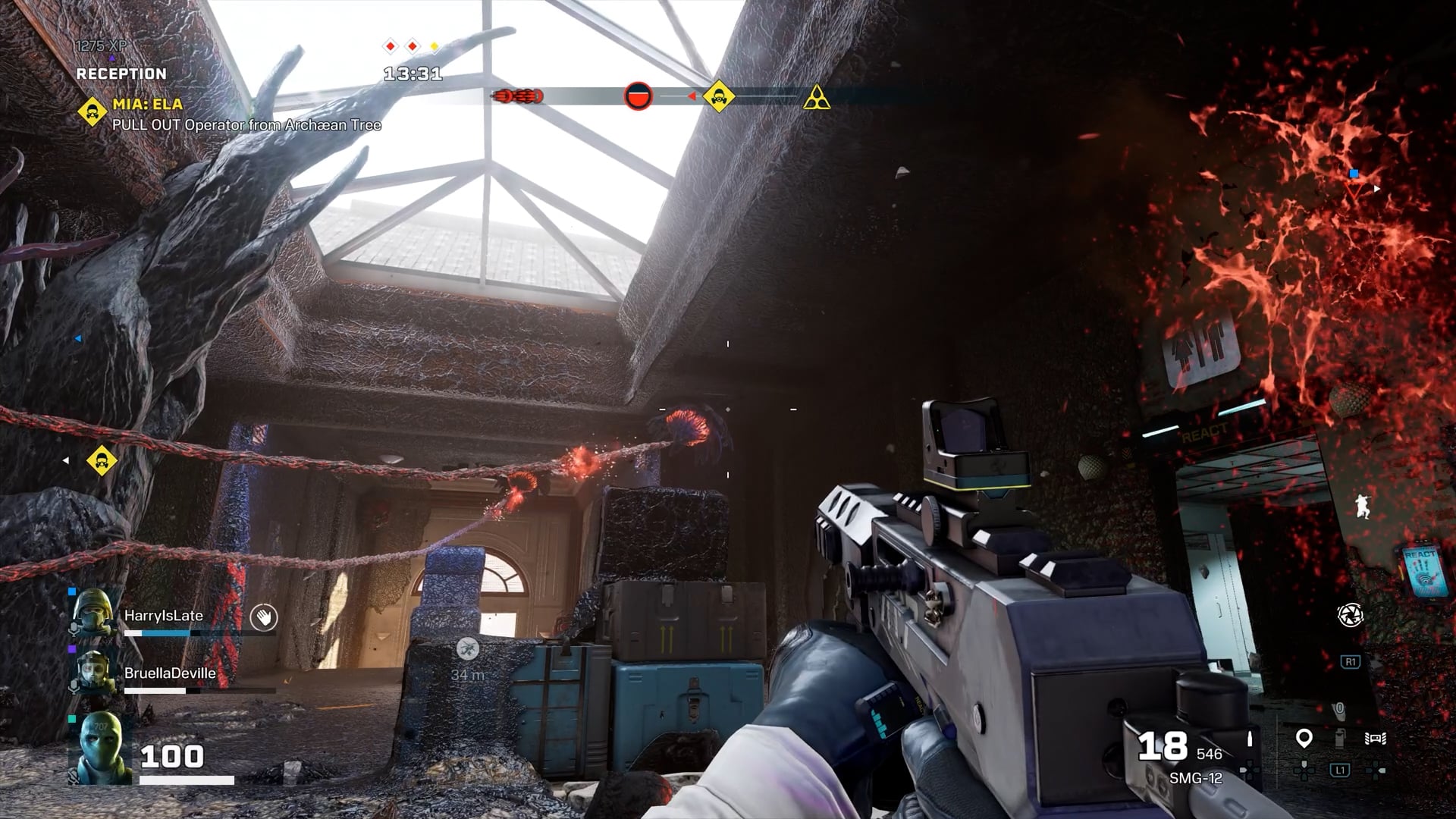The image size is (1456, 819).
Task: Select the red half-filled circle marker
Action: [638, 96]
